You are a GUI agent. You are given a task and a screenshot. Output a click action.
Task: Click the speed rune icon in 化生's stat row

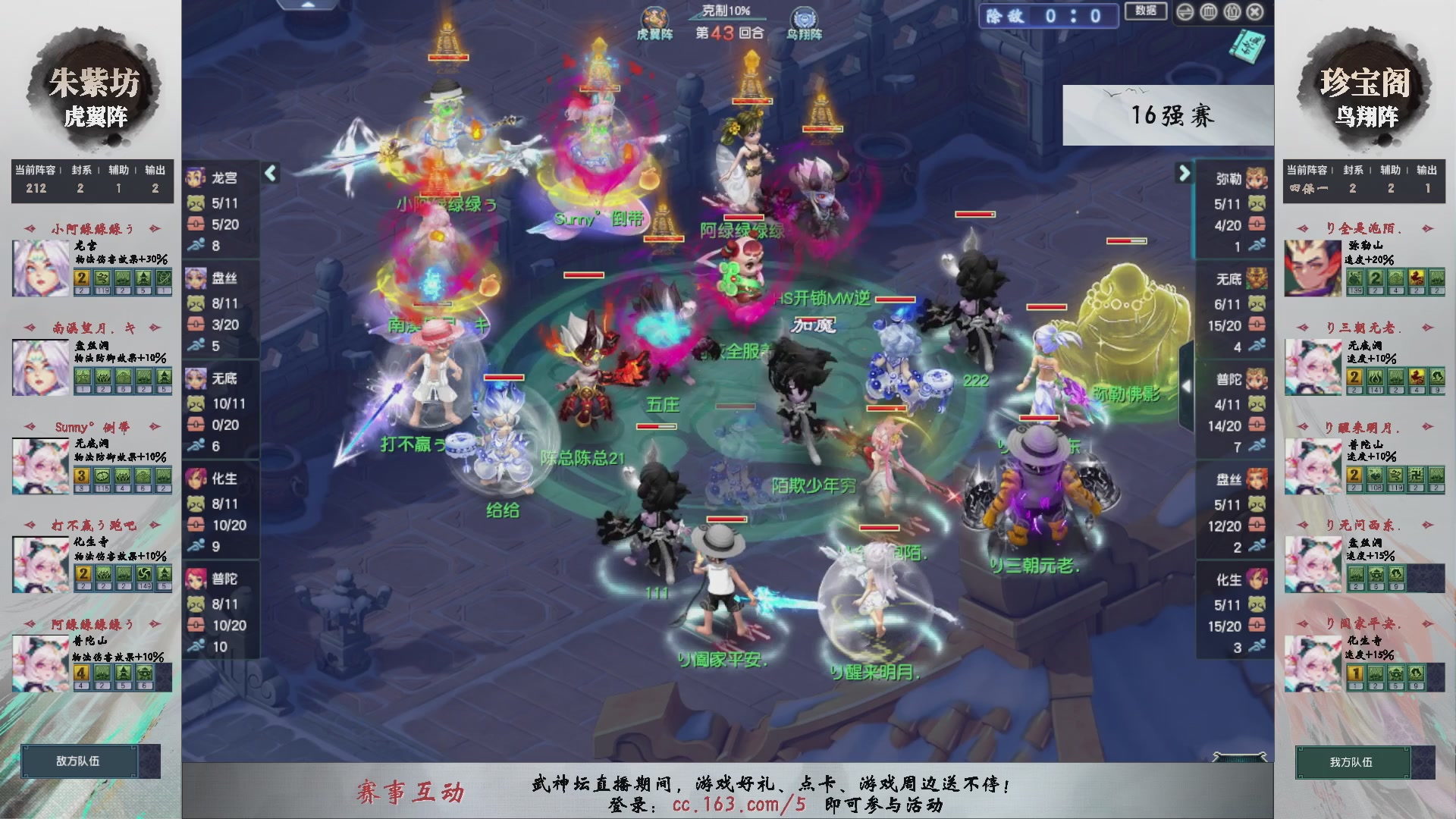tap(195, 544)
